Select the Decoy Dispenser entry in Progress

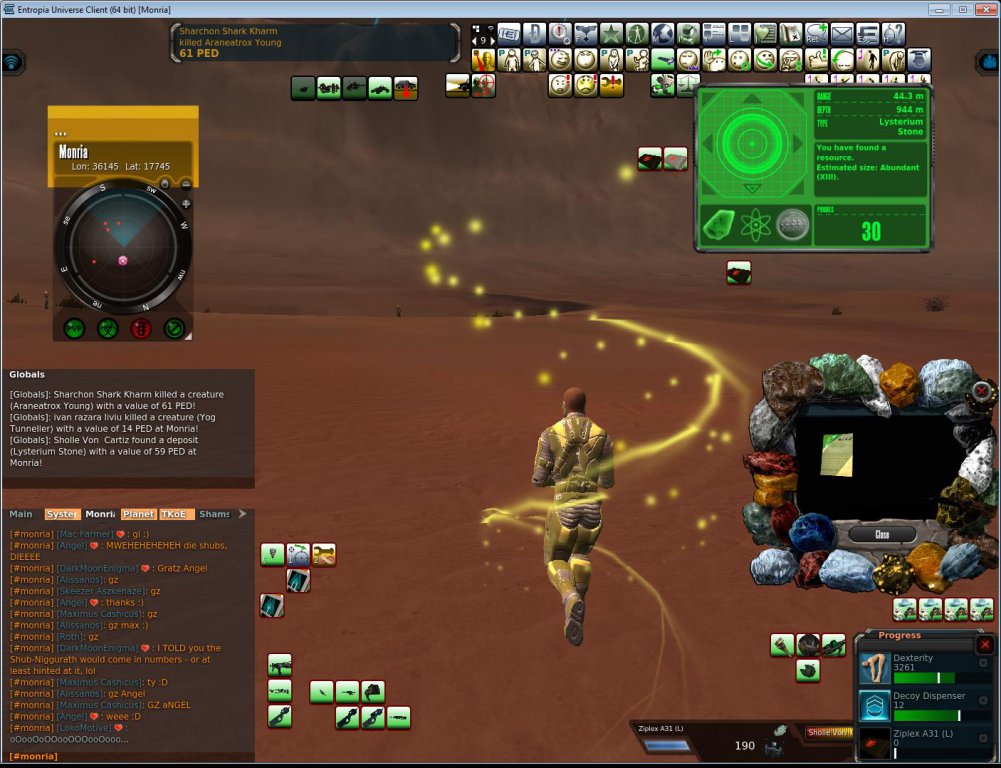[925, 706]
